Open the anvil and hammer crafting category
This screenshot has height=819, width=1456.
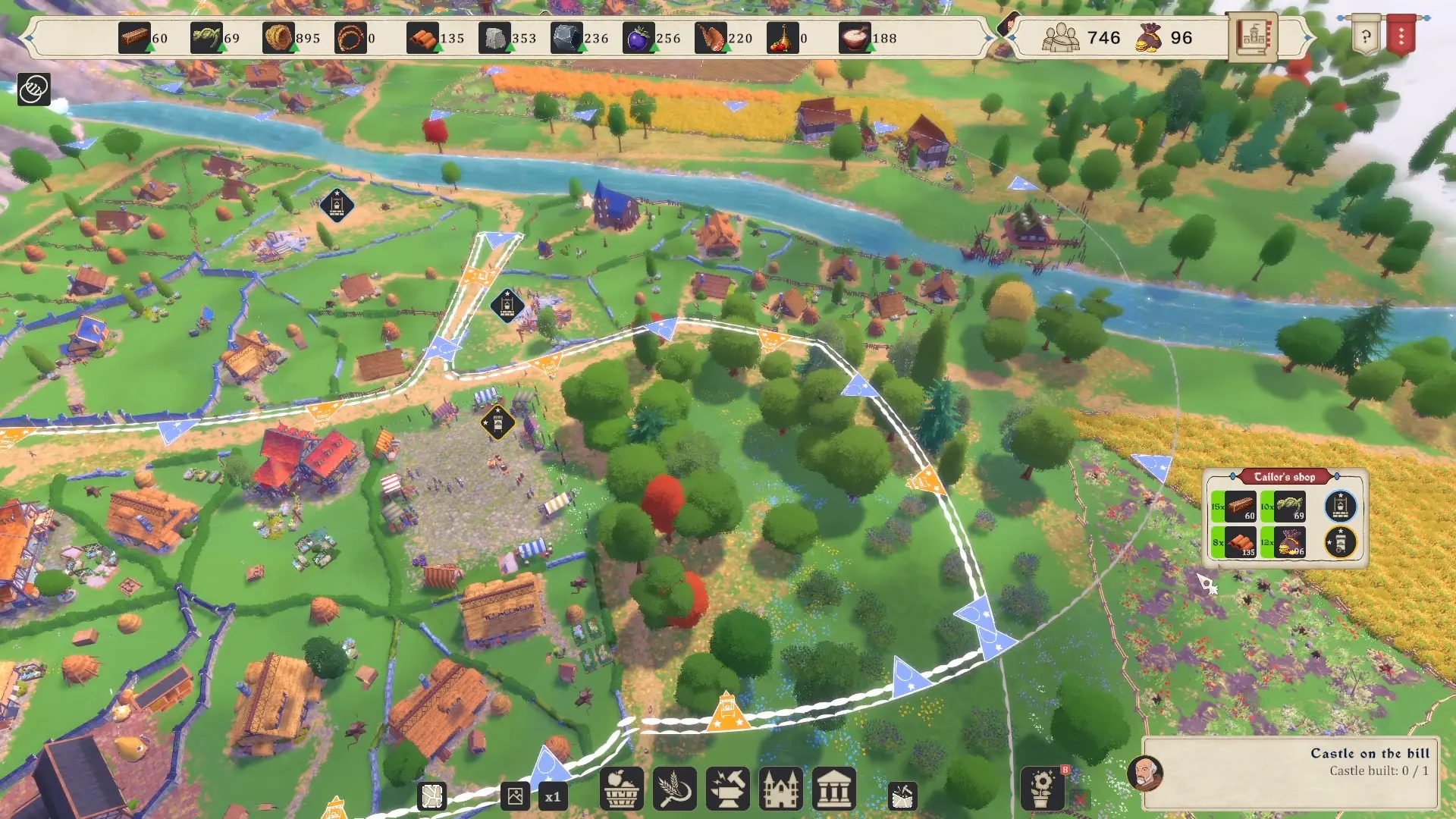(727, 789)
